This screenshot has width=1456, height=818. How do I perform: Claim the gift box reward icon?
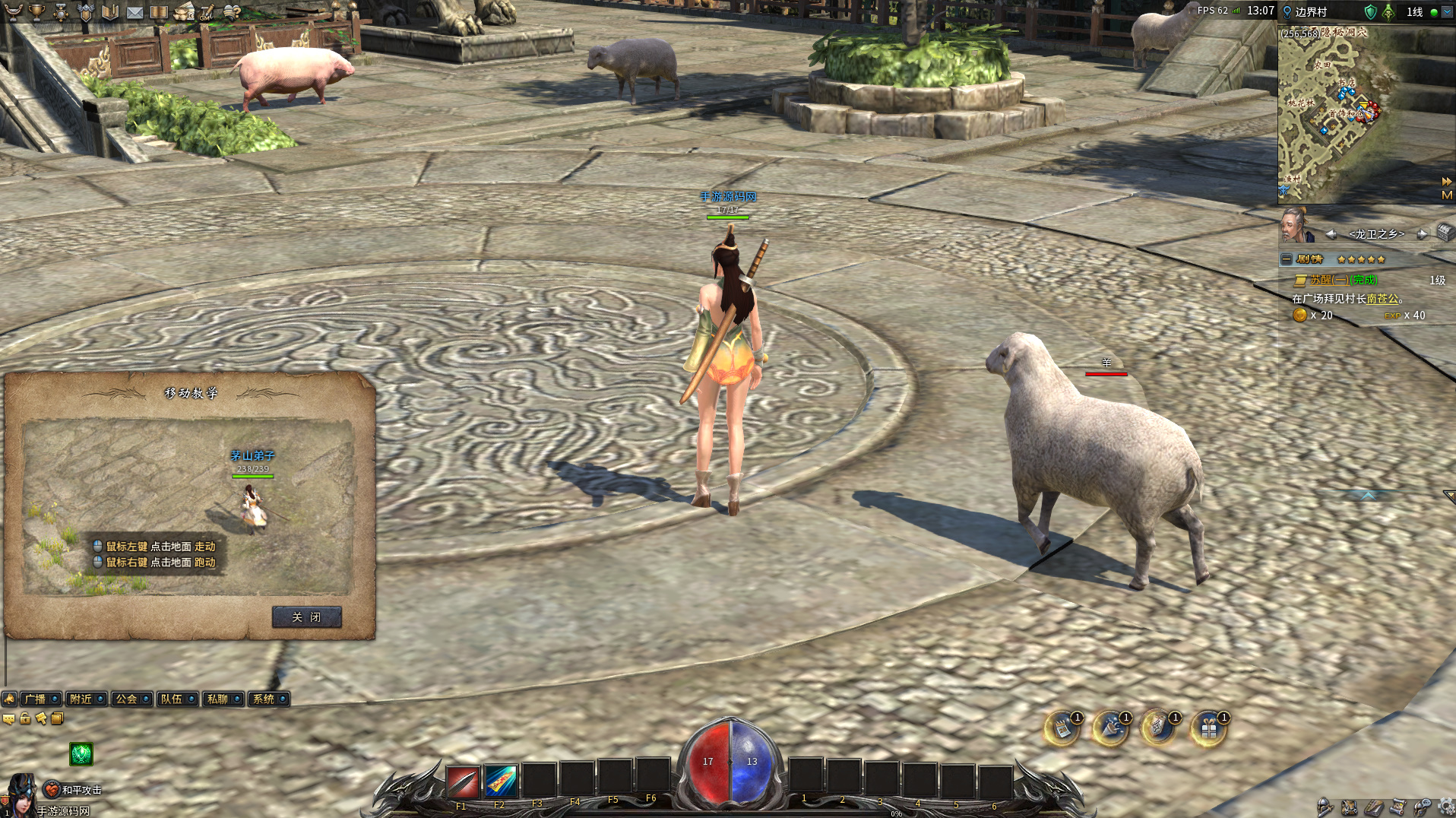point(1208,729)
